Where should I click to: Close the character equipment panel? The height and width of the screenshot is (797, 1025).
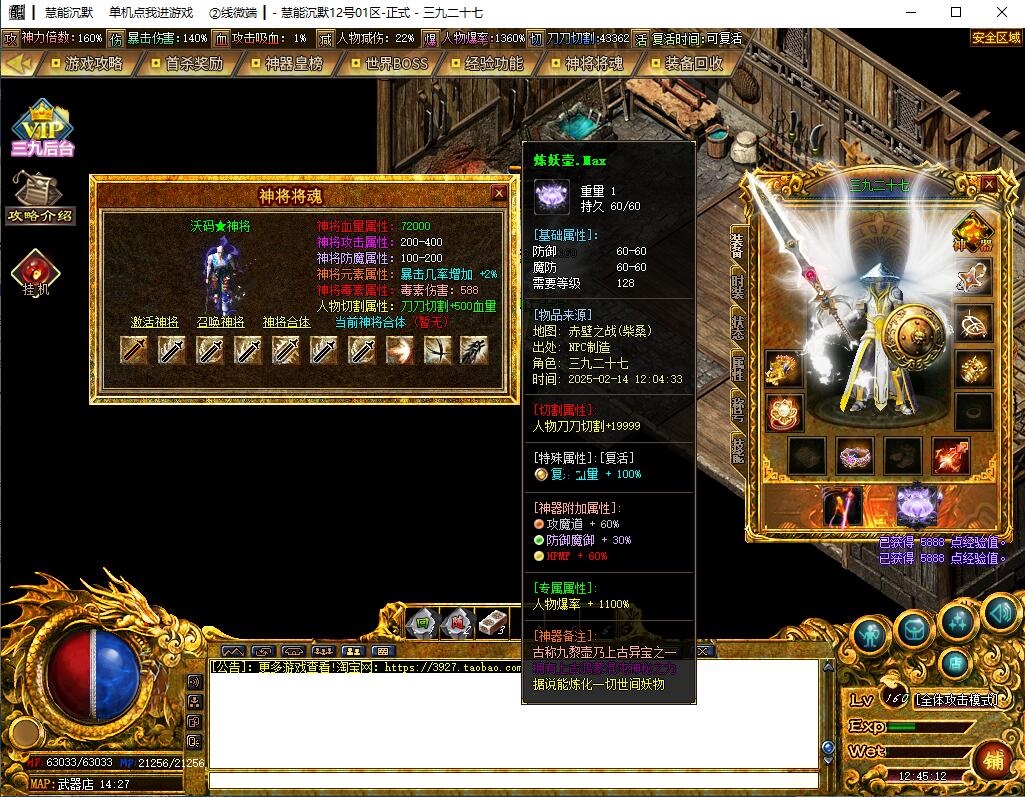(988, 184)
